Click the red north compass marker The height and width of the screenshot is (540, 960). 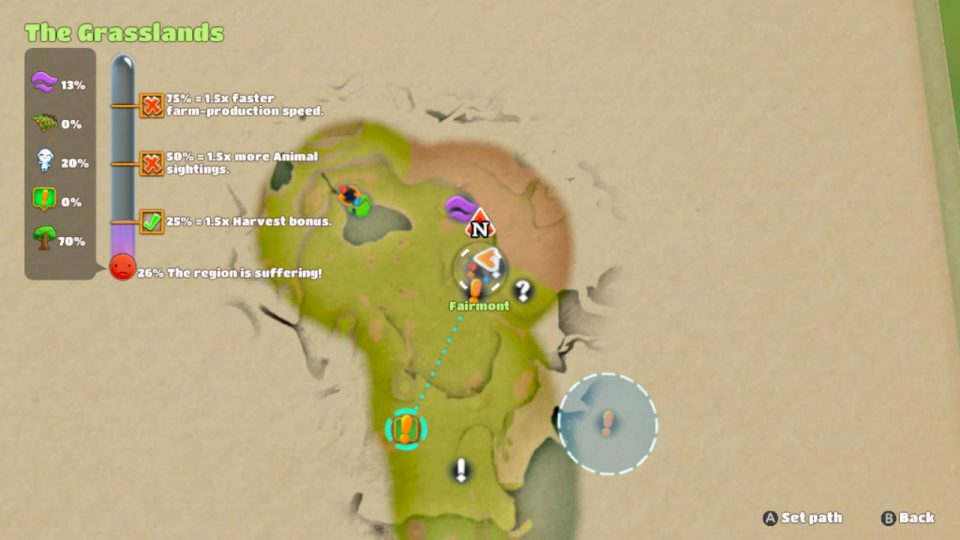tap(481, 224)
